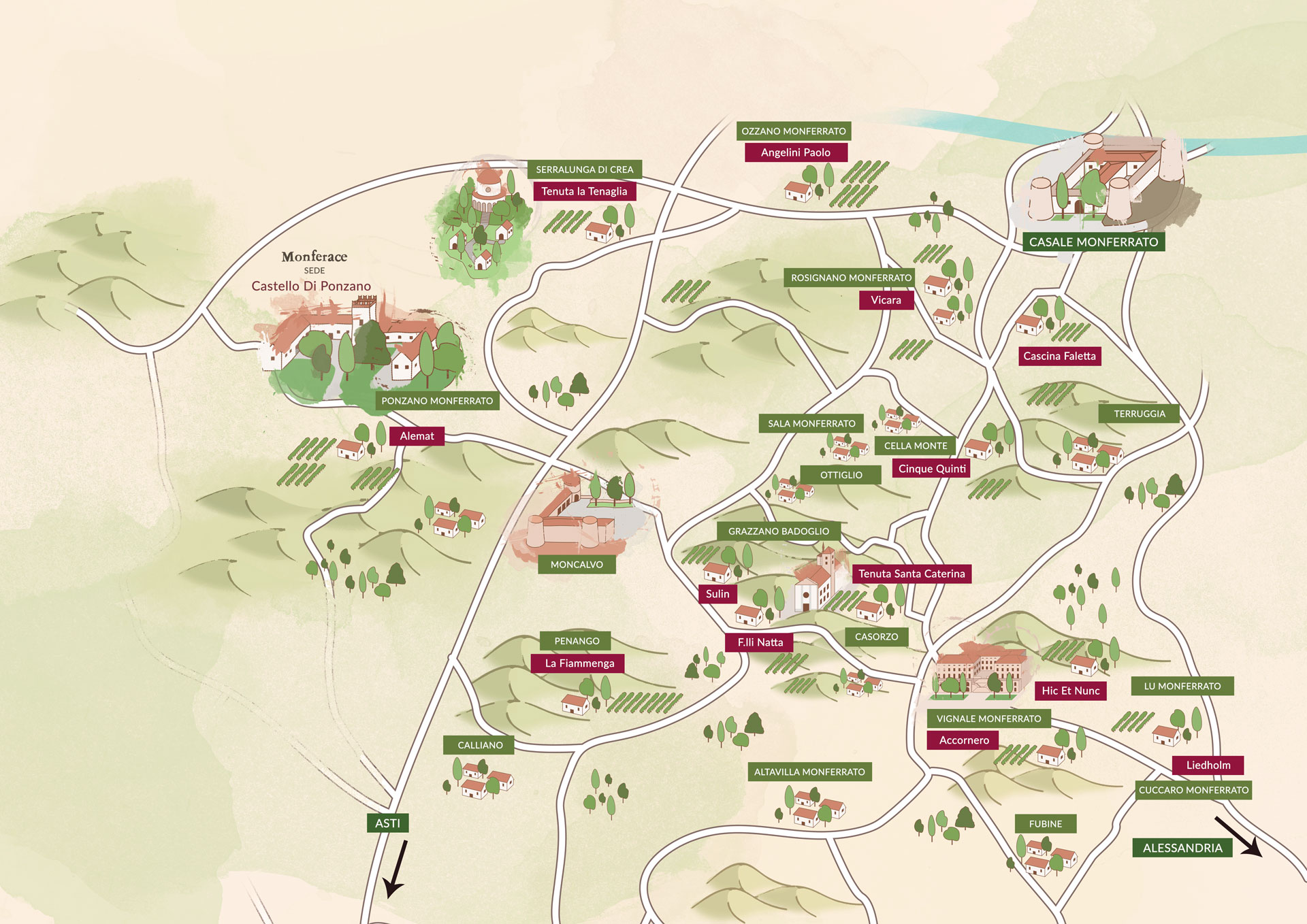Screen dimensions: 1307x924
Task: Click the Hic Et Nunc label
Action: [x=1070, y=691]
